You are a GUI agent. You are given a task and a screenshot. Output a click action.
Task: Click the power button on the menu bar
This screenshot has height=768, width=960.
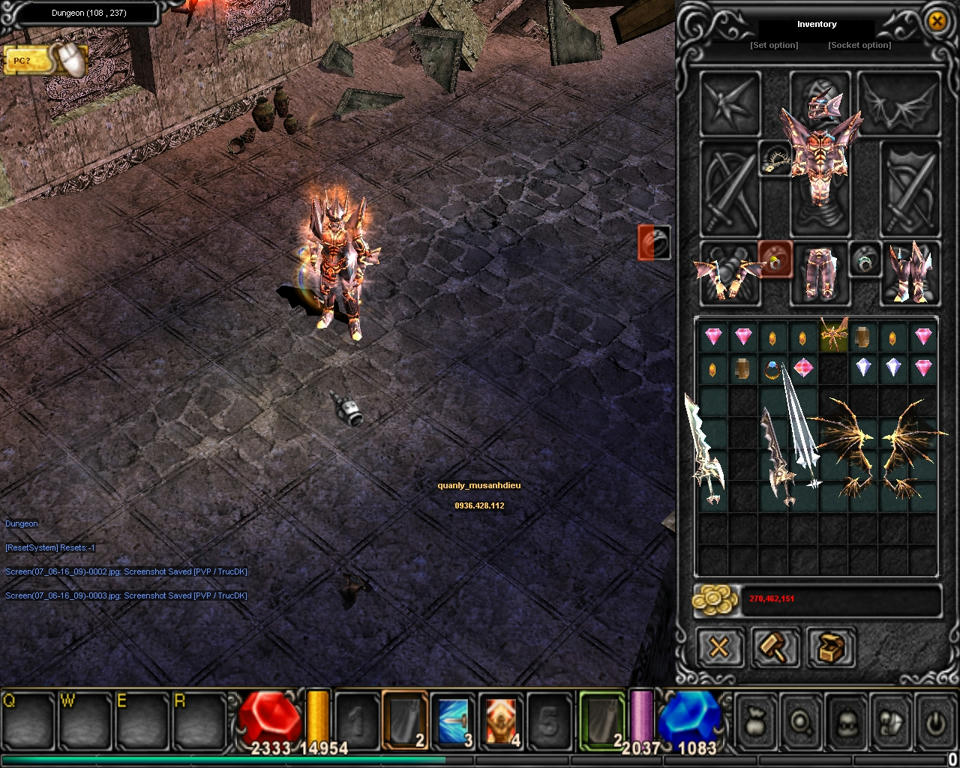click(935, 718)
